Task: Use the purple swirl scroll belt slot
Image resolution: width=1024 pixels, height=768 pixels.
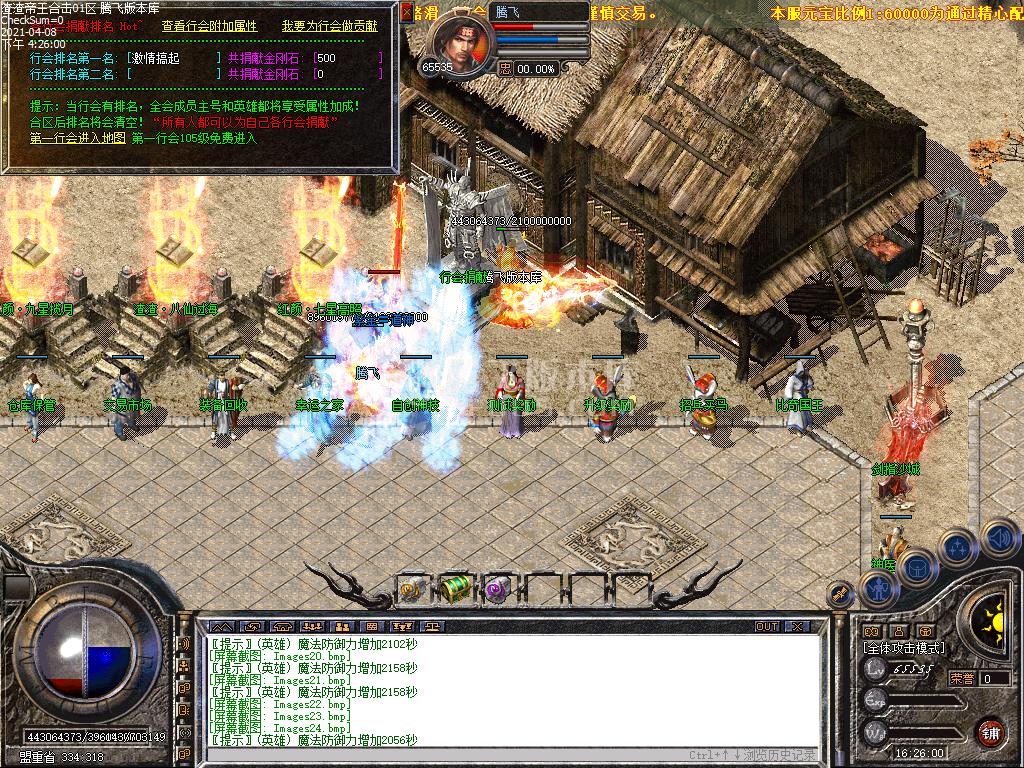Action: 497,589
